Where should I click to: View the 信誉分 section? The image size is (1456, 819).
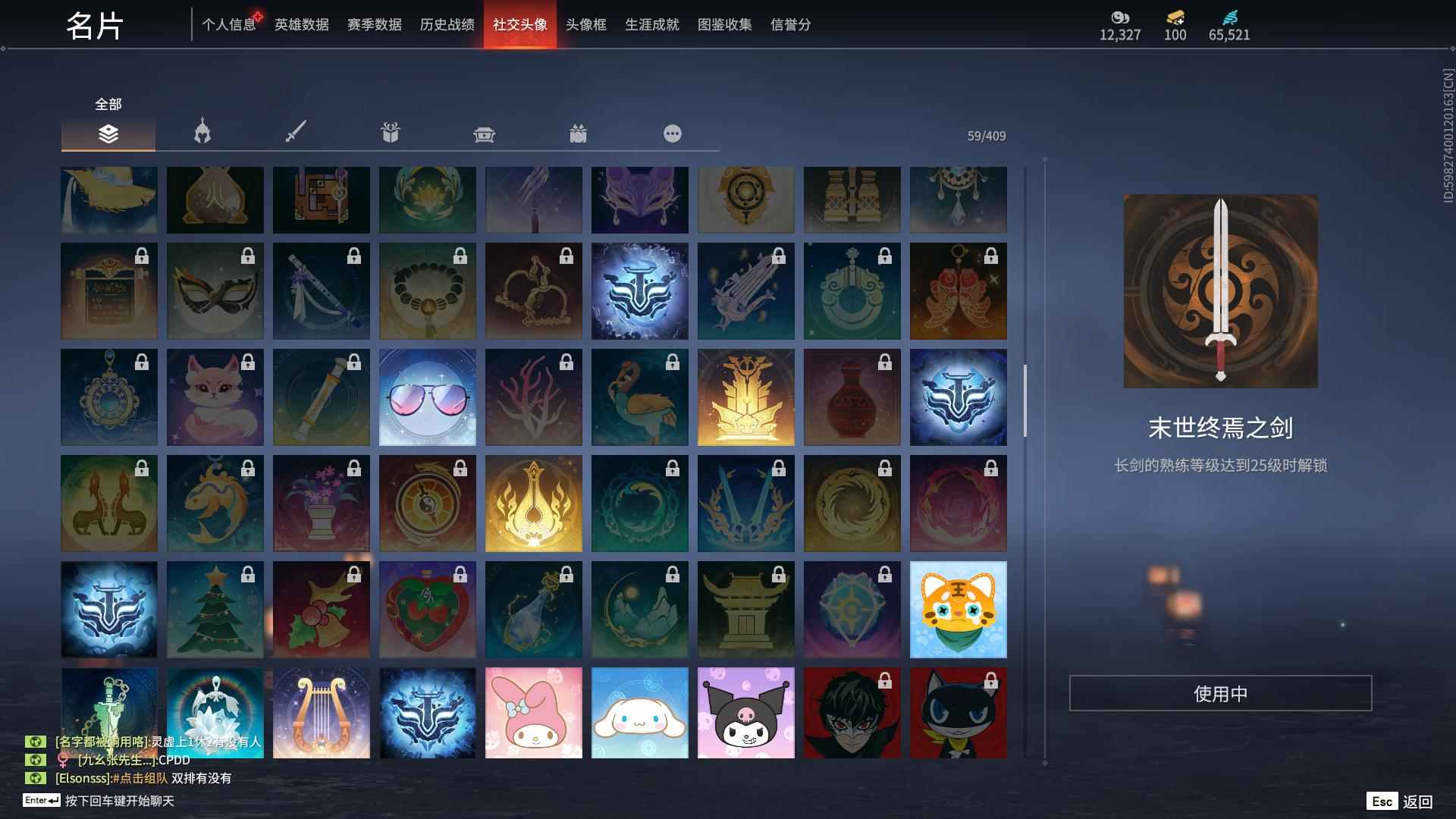coord(789,24)
